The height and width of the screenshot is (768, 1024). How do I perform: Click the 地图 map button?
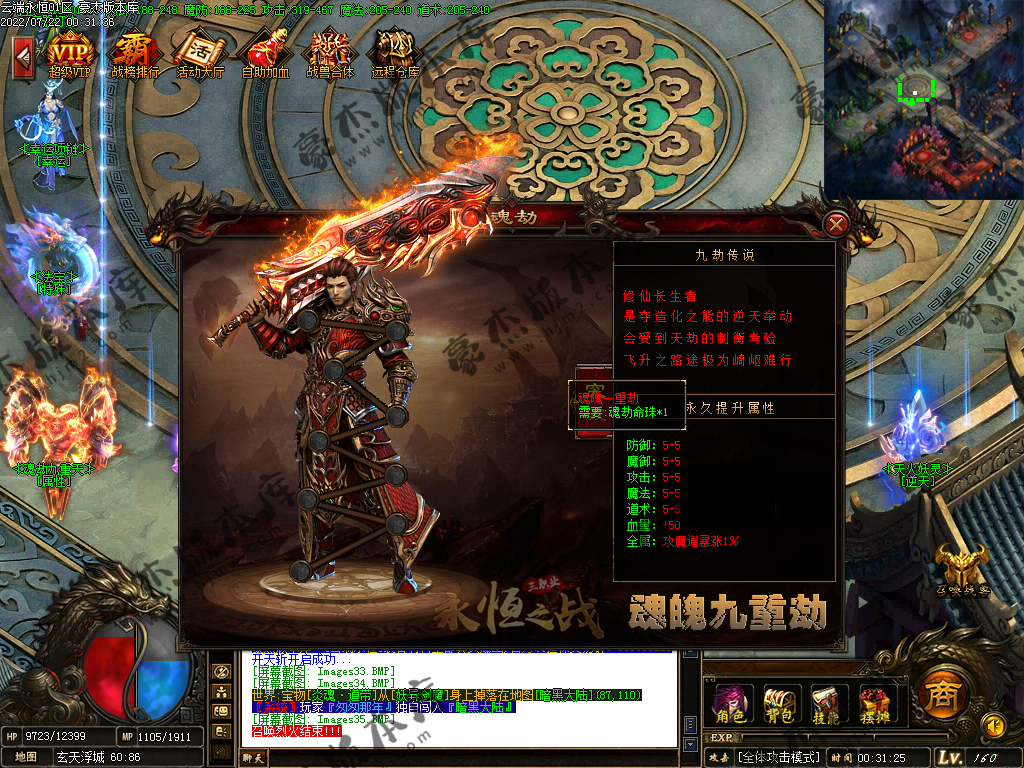click(26, 757)
